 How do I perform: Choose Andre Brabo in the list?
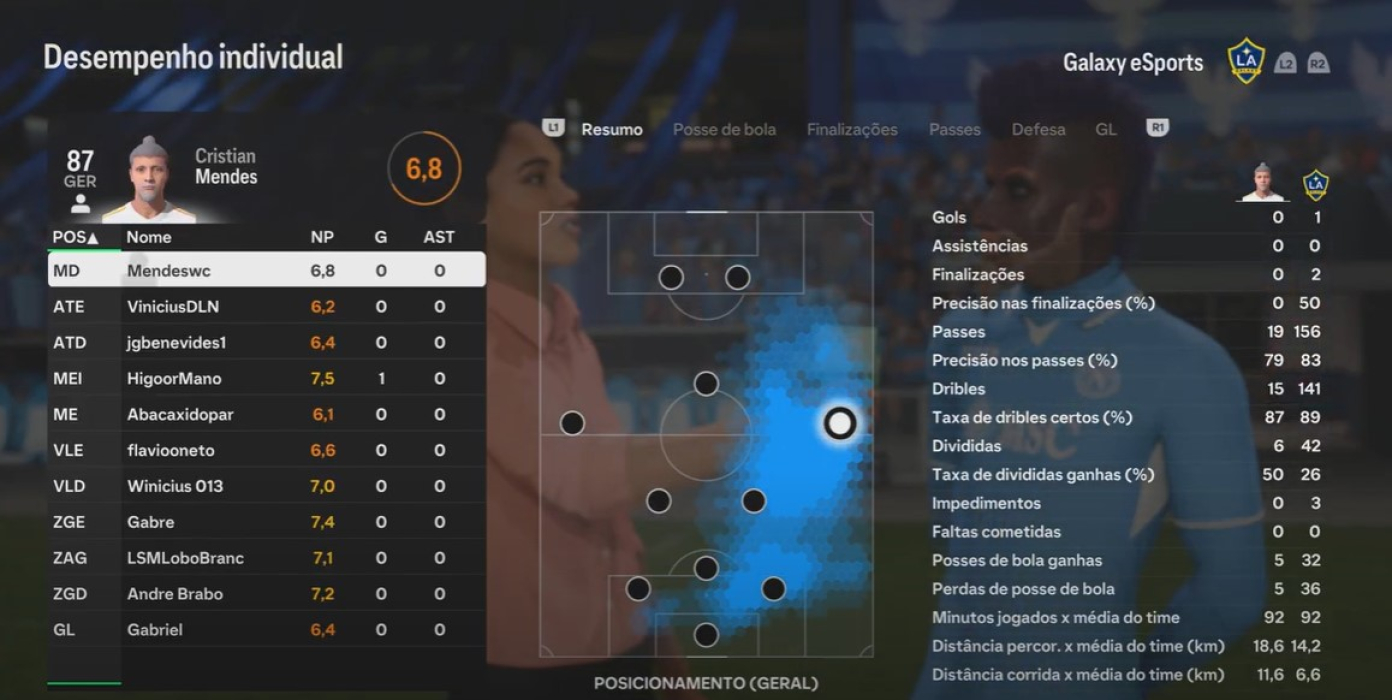[x=266, y=594]
